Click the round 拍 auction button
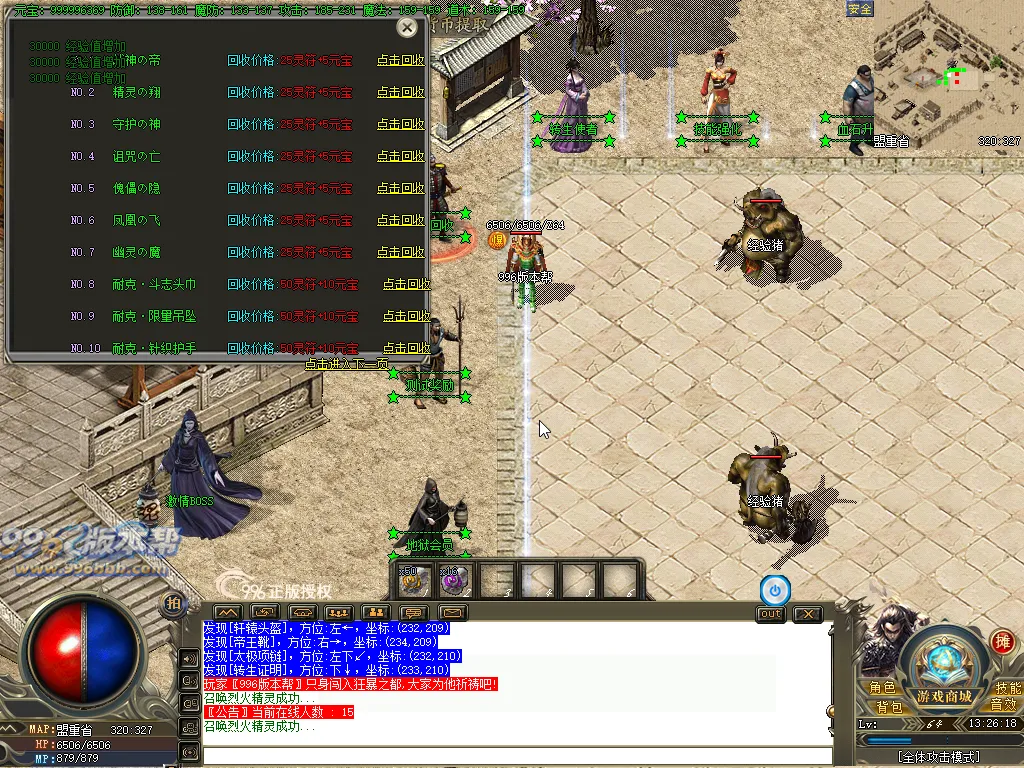Viewport: 1024px width, 768px height. [x=173, y=603]
